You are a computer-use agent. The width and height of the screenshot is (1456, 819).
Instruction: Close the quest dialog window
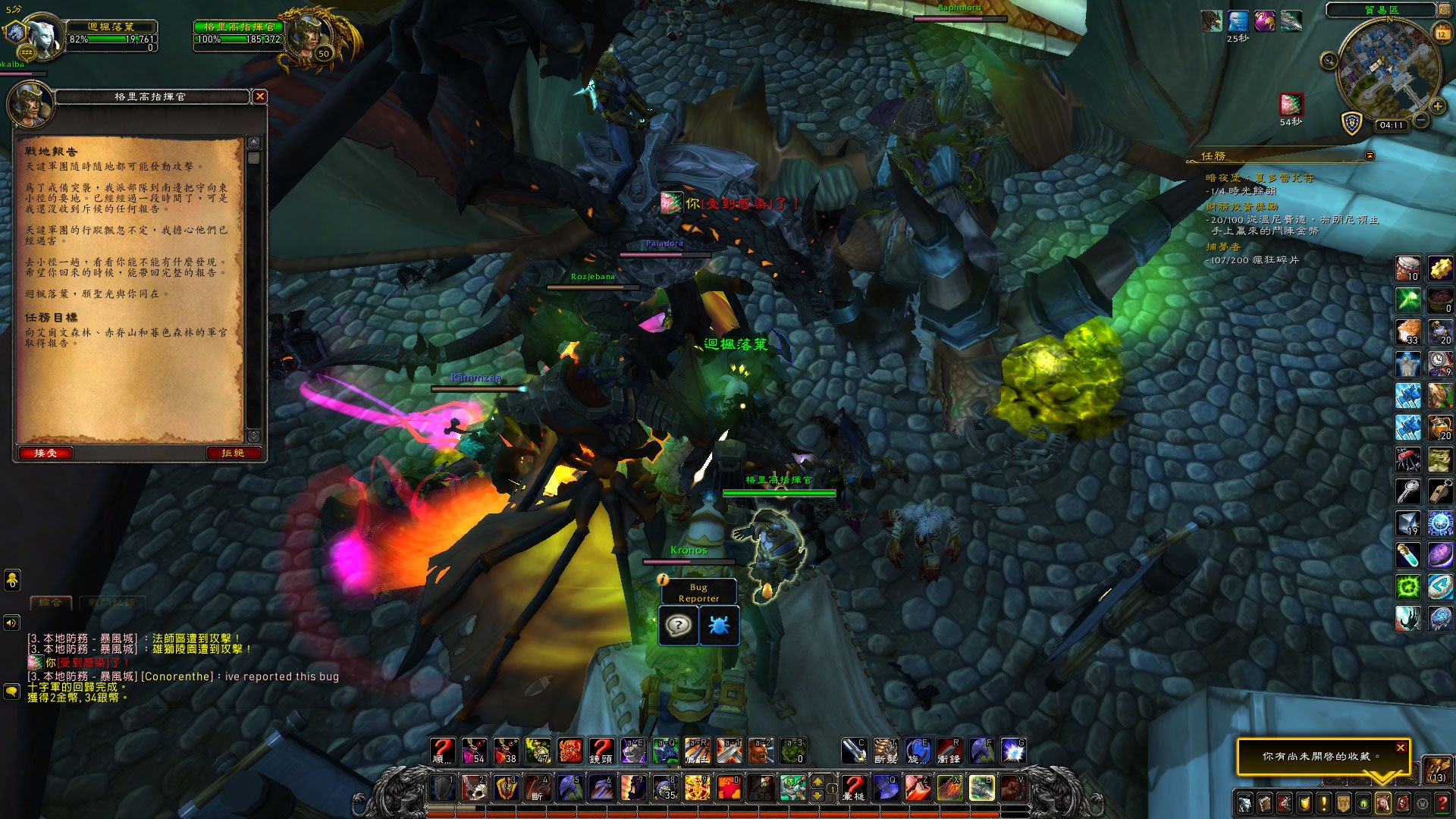coord(260,96)
